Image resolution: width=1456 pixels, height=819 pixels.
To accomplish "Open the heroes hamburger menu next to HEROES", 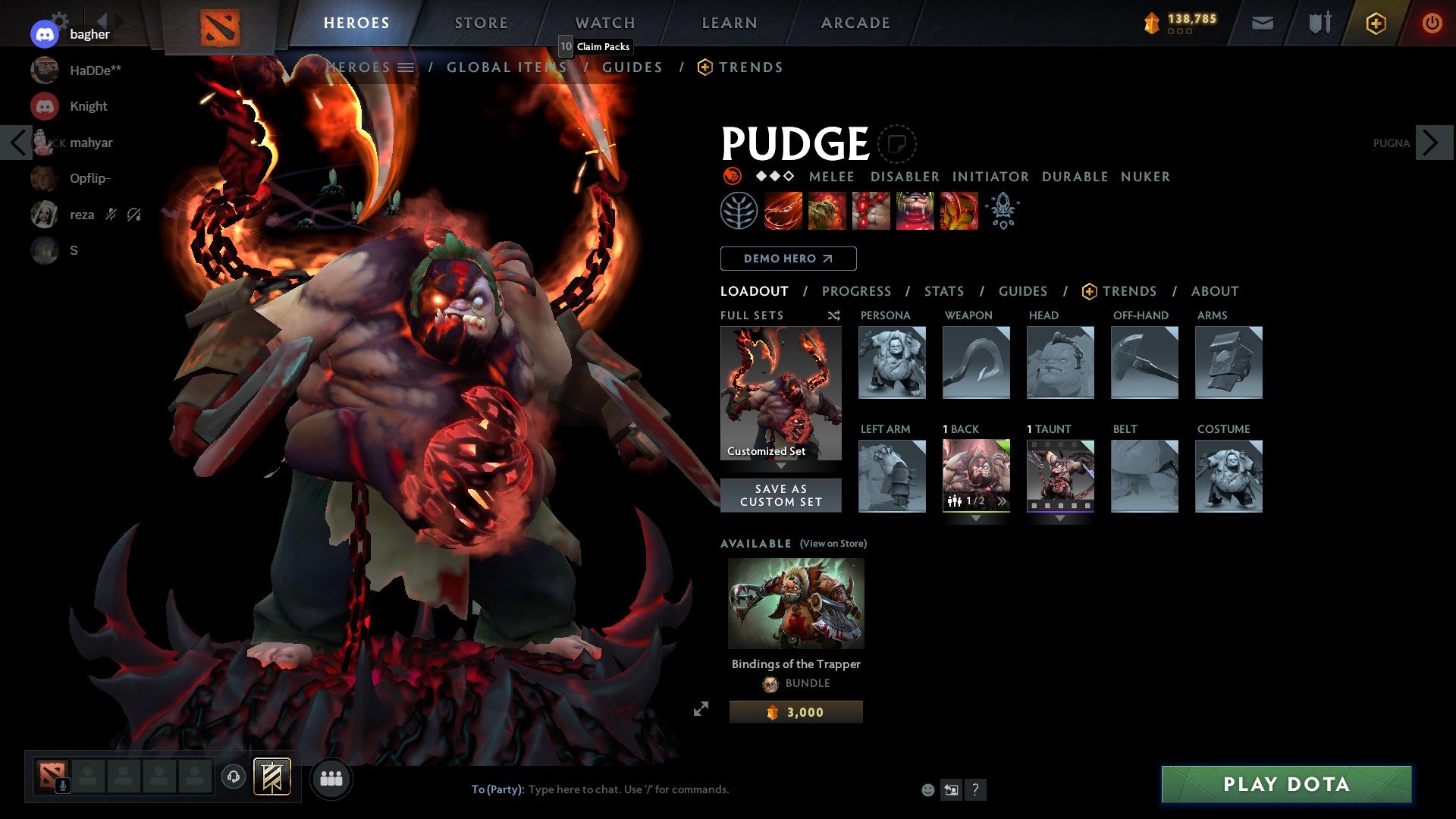I will [407, 67].
